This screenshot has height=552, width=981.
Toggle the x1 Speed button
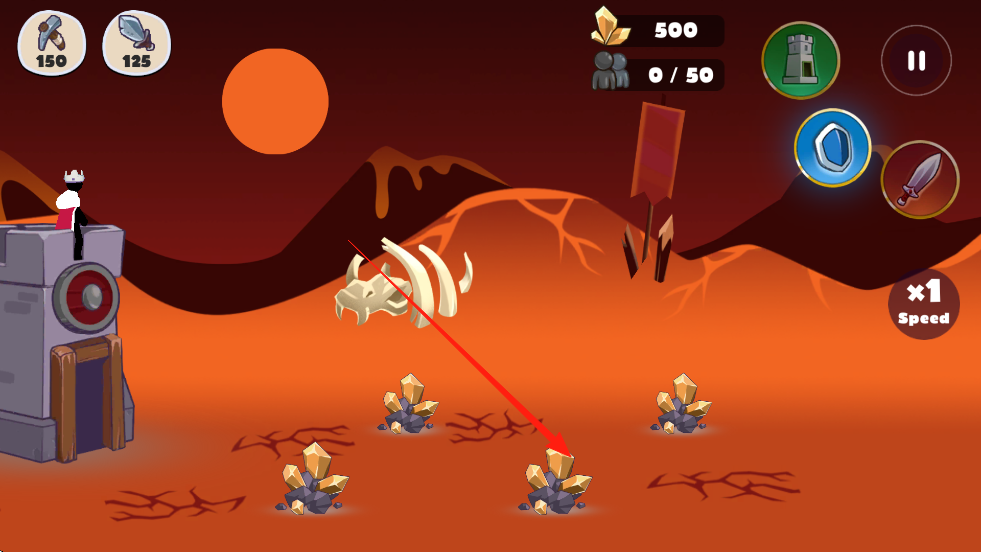point(923,304)
